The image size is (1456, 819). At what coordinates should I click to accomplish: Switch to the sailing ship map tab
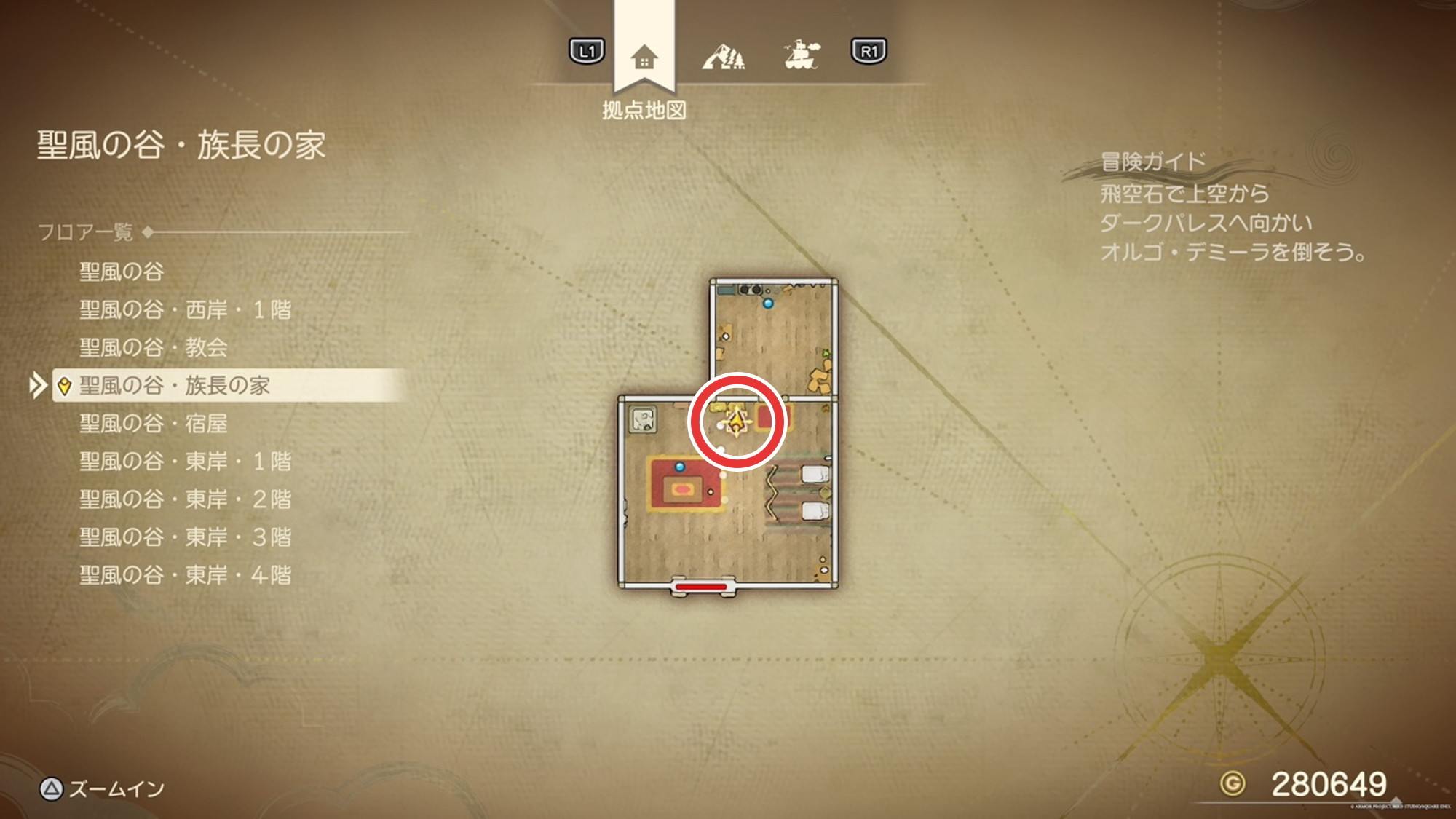click(x=801, y=55)
